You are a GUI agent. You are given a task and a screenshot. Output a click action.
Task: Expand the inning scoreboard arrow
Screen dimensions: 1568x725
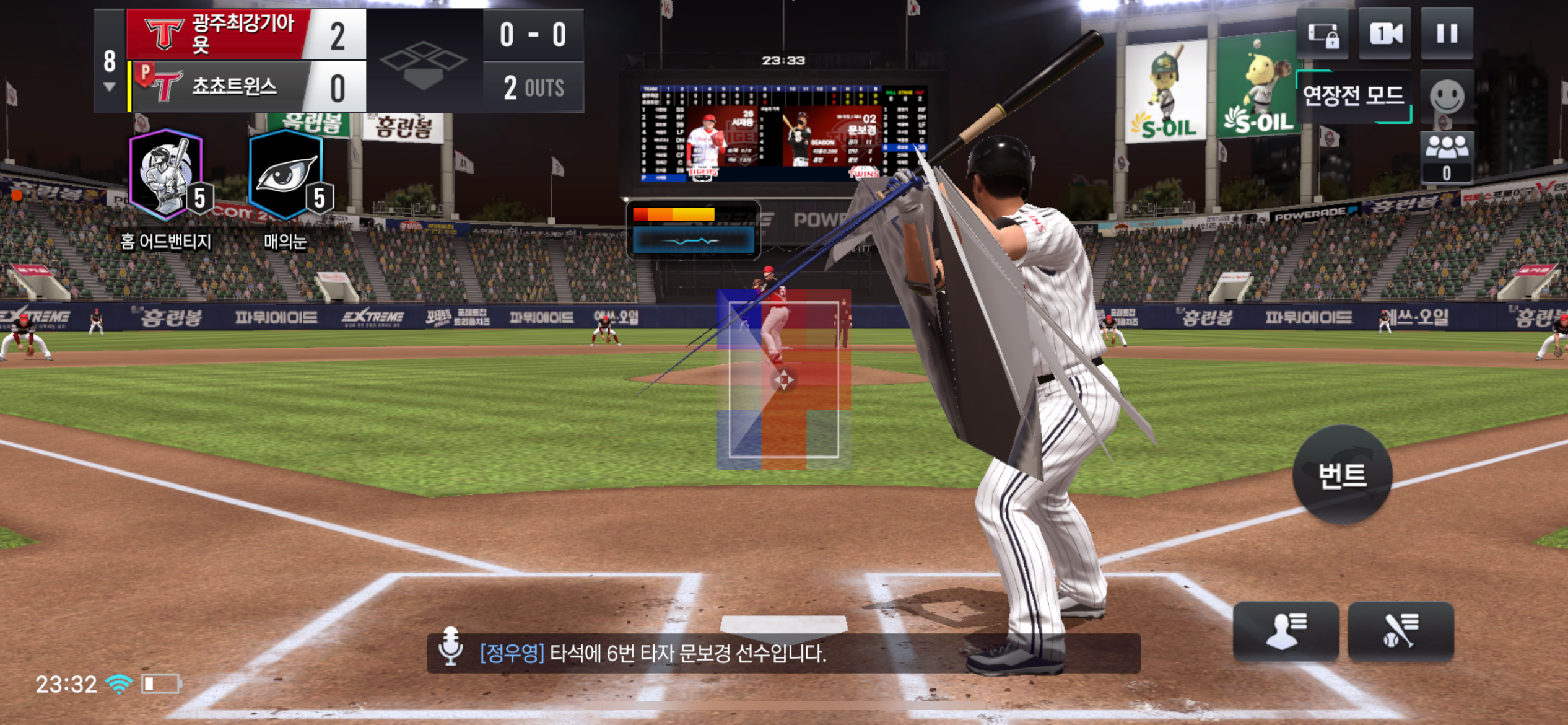tap(110, 87)
